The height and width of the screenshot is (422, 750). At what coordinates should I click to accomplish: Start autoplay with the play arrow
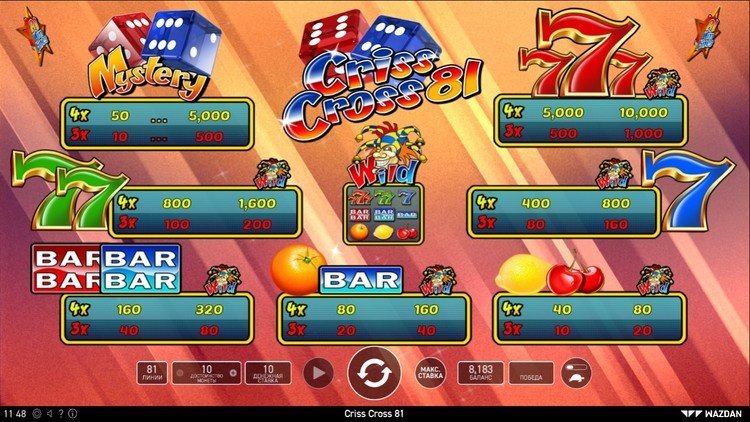(x=317, y=373)
